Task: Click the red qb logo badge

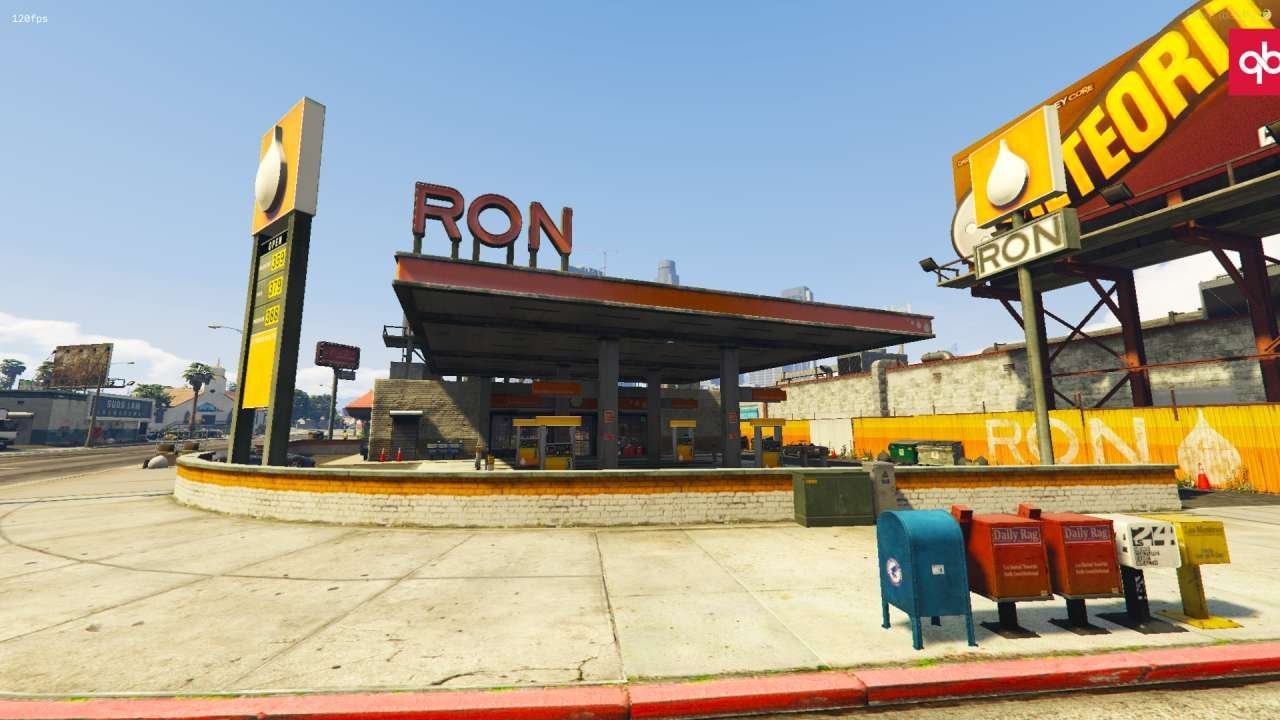Action: [x=1255, y=62]
